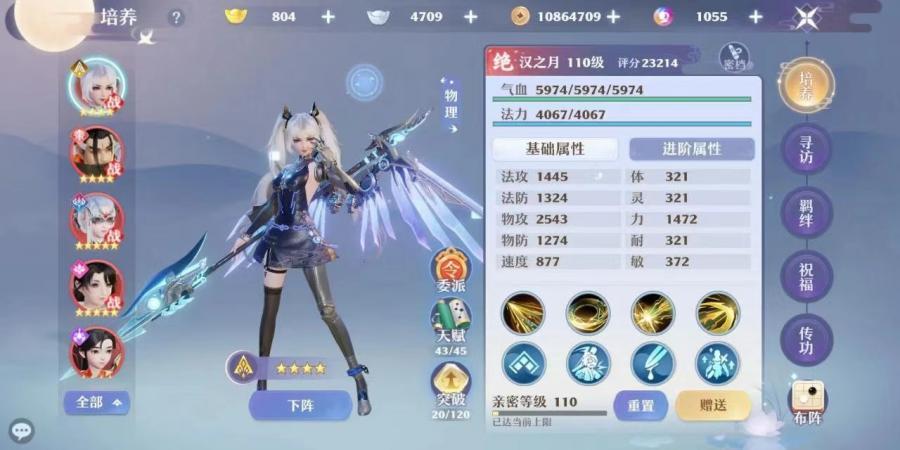Screen dimensions: 900x450
Task: Open the chat bubble icon
Action: [x=21, y=432]
